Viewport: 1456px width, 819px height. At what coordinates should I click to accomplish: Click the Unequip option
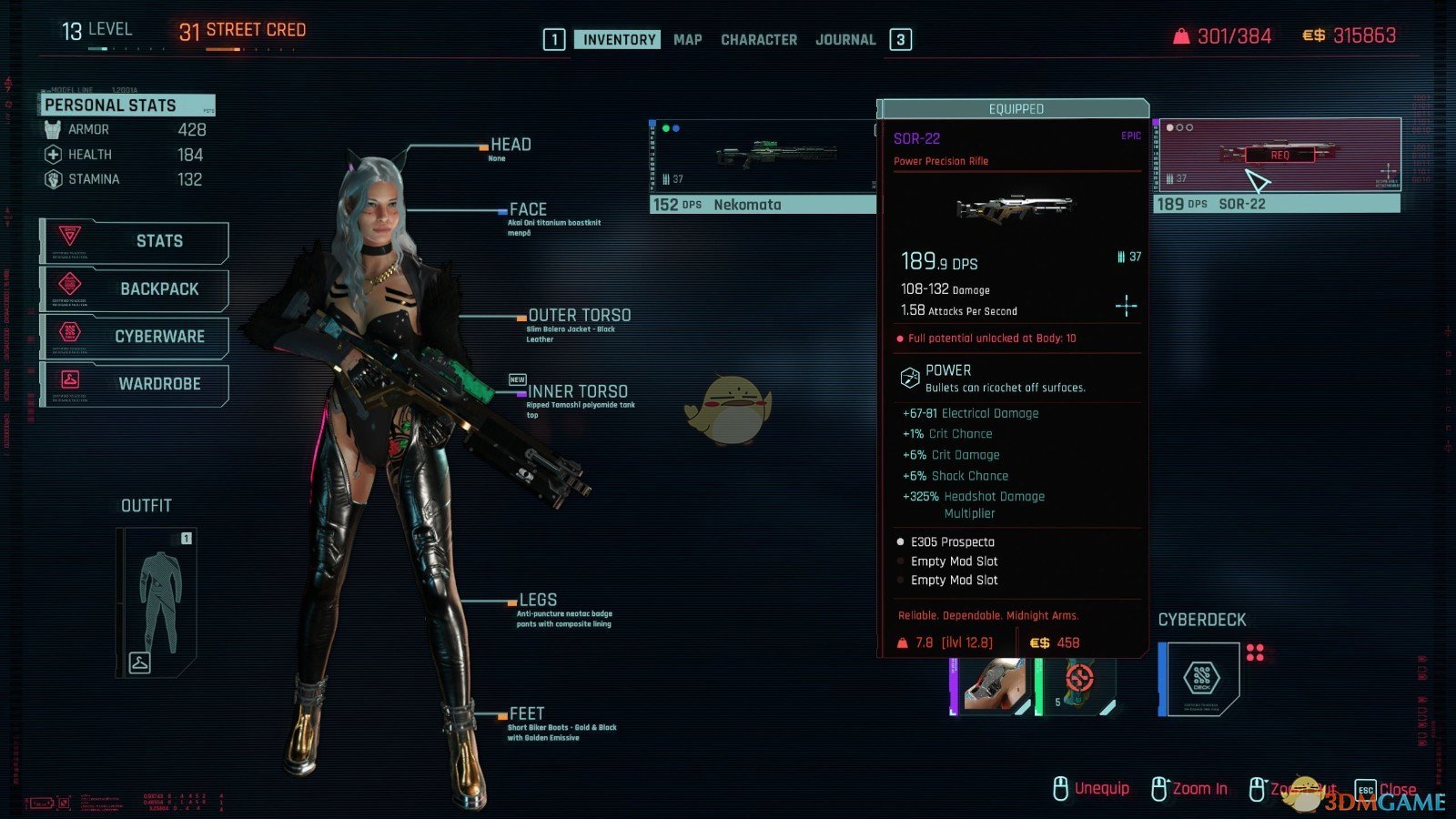point(1091,788)
